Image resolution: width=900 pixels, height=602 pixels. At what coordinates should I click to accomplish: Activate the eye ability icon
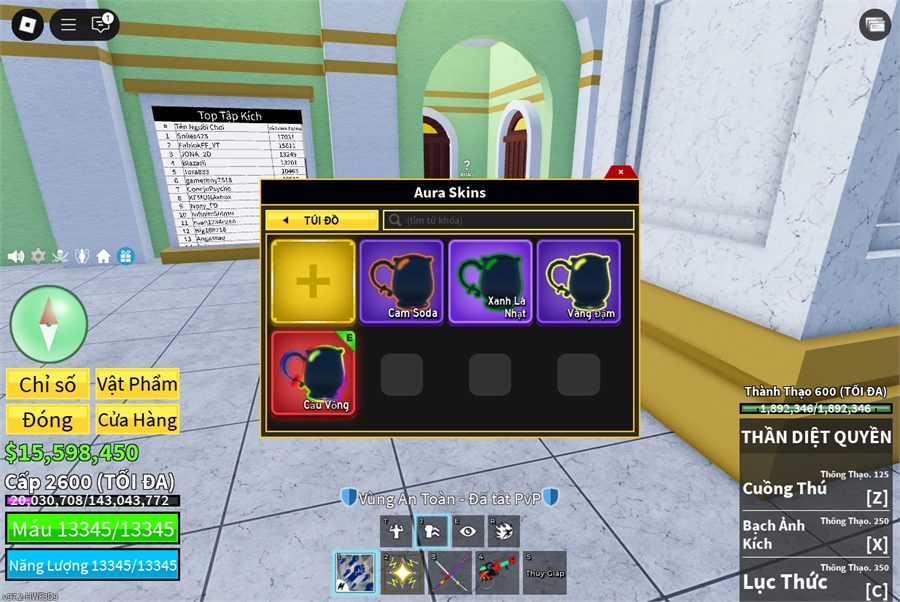pos(467,531)
